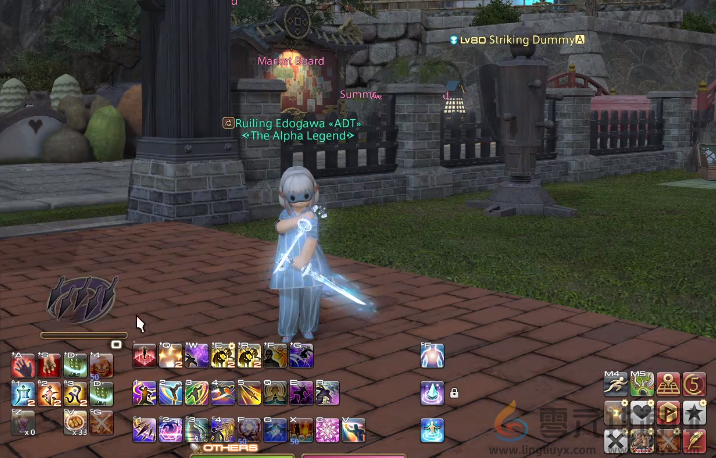Select the orange number five circle icon
Screen dimensions: 716x458
pos(694,384)
